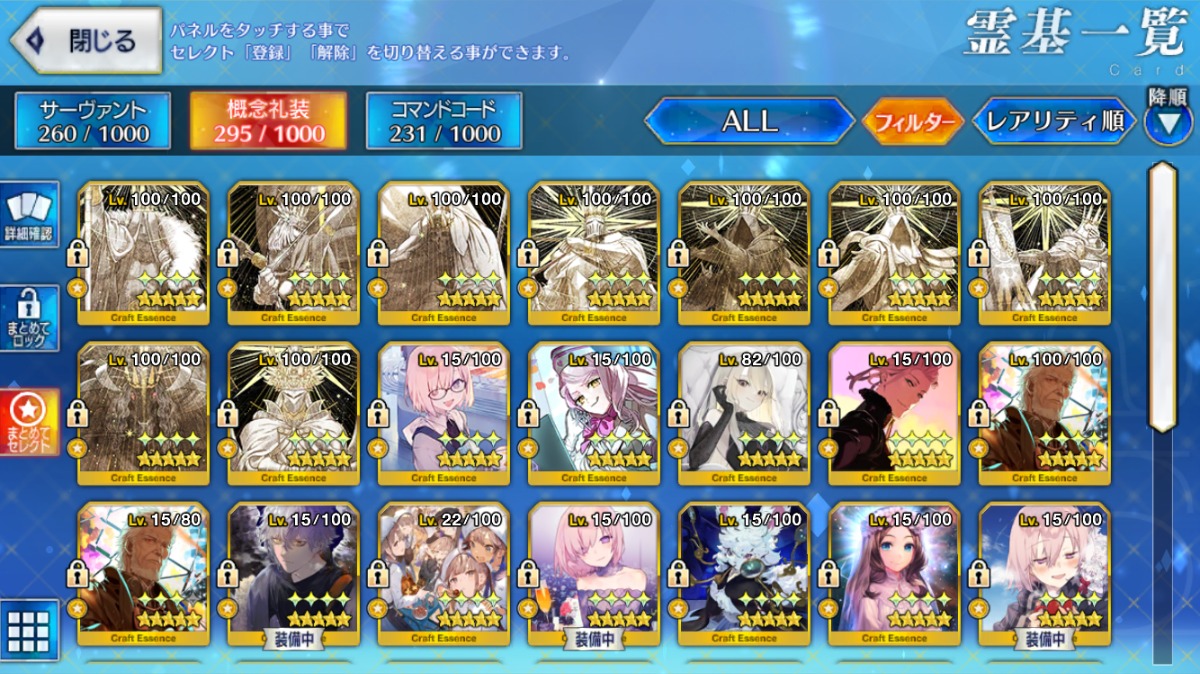Pick the Lv. 15/80 Craft Essence
This screenshot has width=1200, height=674.
pyautogui.click(x=143, y=573)
